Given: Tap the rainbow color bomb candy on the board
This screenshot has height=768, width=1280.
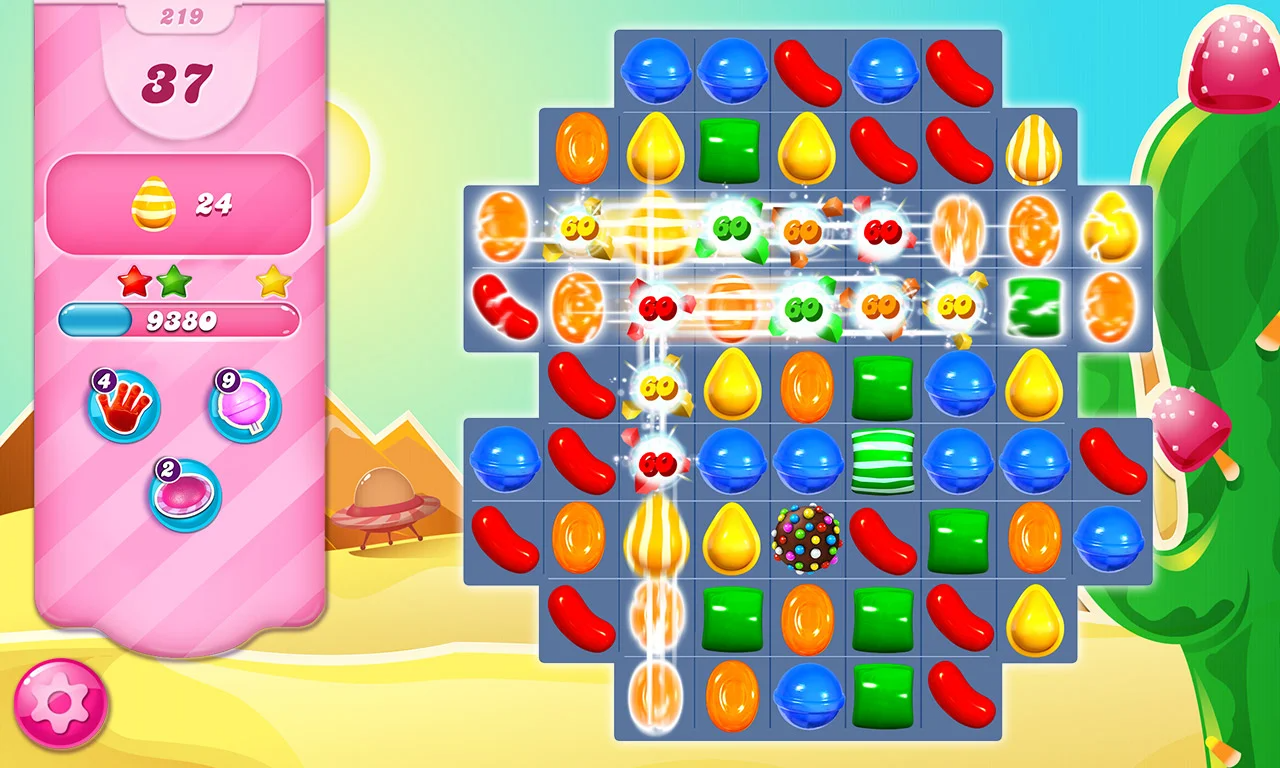Looking at the screenshot, I should pyautogui.click(x=805, y=540).
